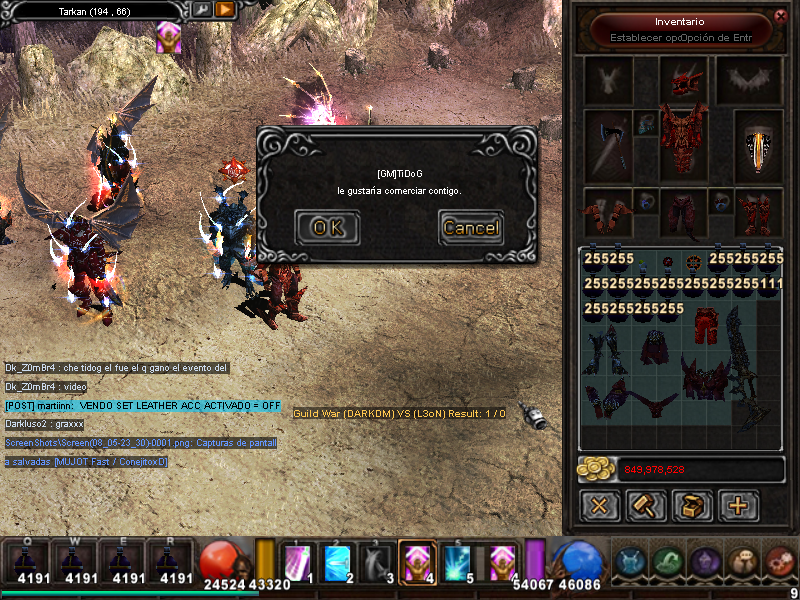800x600 pixels.
Task: Select the equipped red dragon helmet
Action: 683,78
